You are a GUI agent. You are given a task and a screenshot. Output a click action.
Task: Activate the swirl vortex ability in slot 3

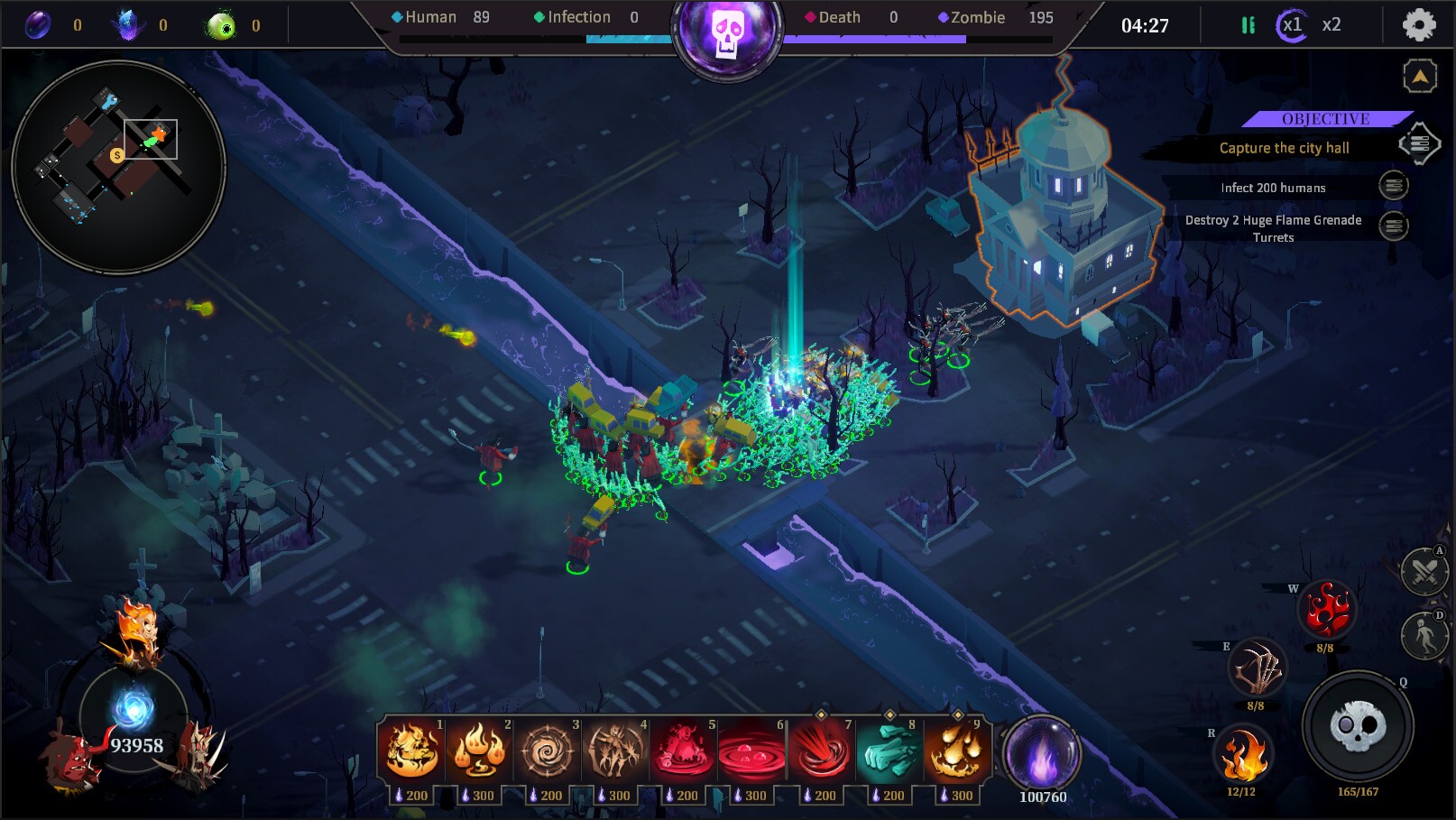click(548, 751)
